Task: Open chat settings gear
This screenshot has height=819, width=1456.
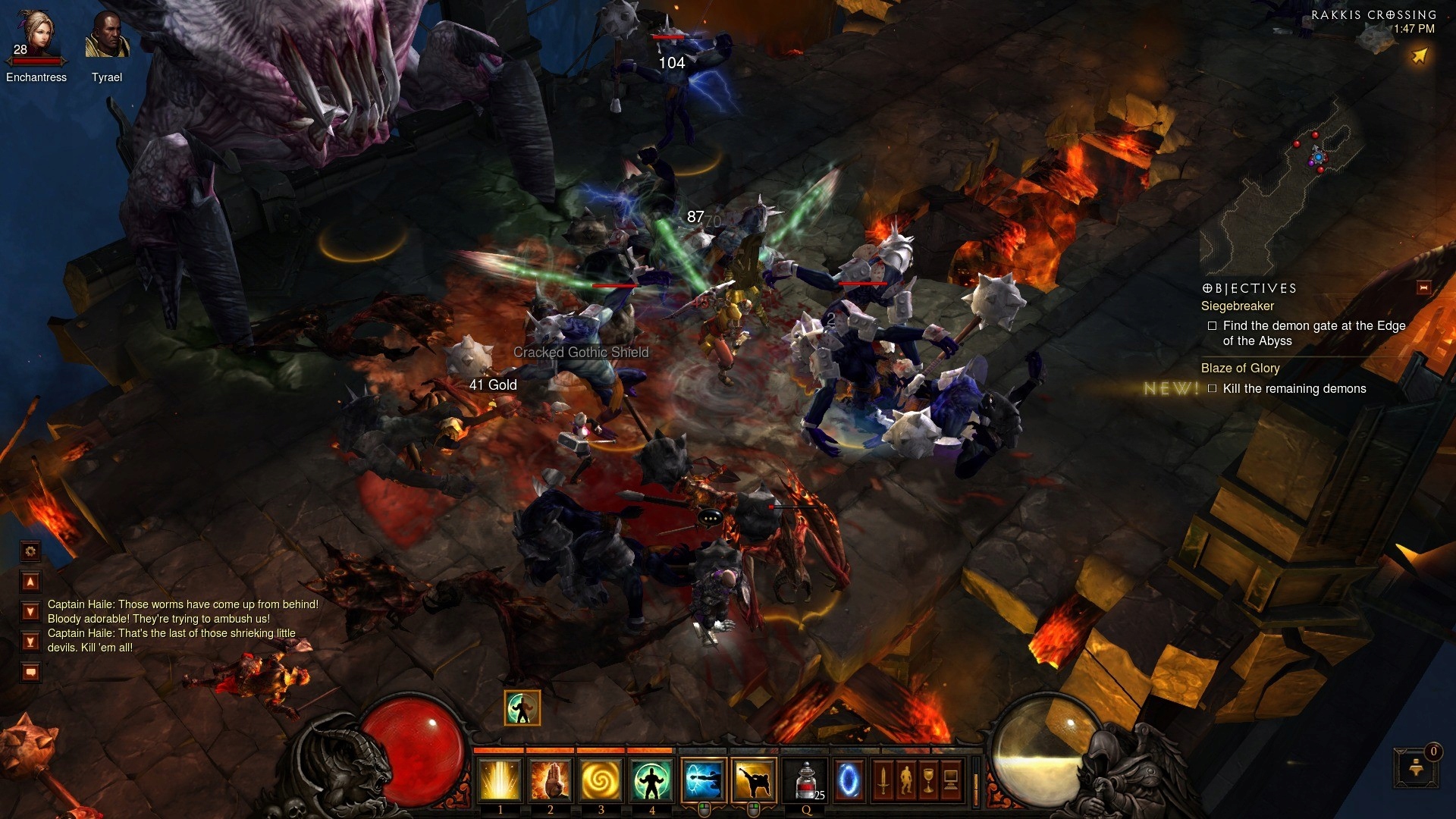Action: pos(30,551)
